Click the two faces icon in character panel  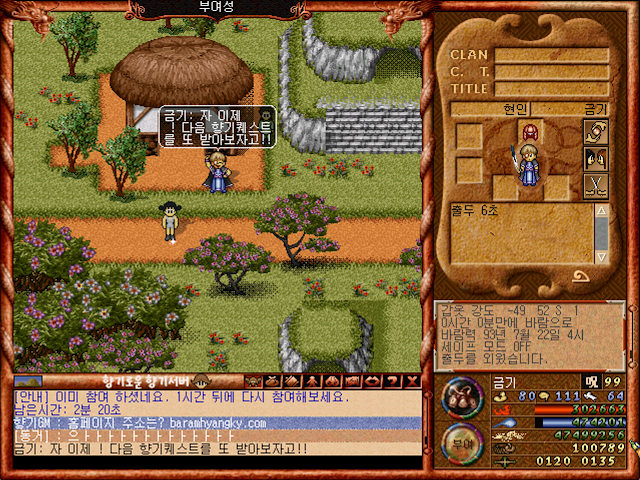pos(596,158)
